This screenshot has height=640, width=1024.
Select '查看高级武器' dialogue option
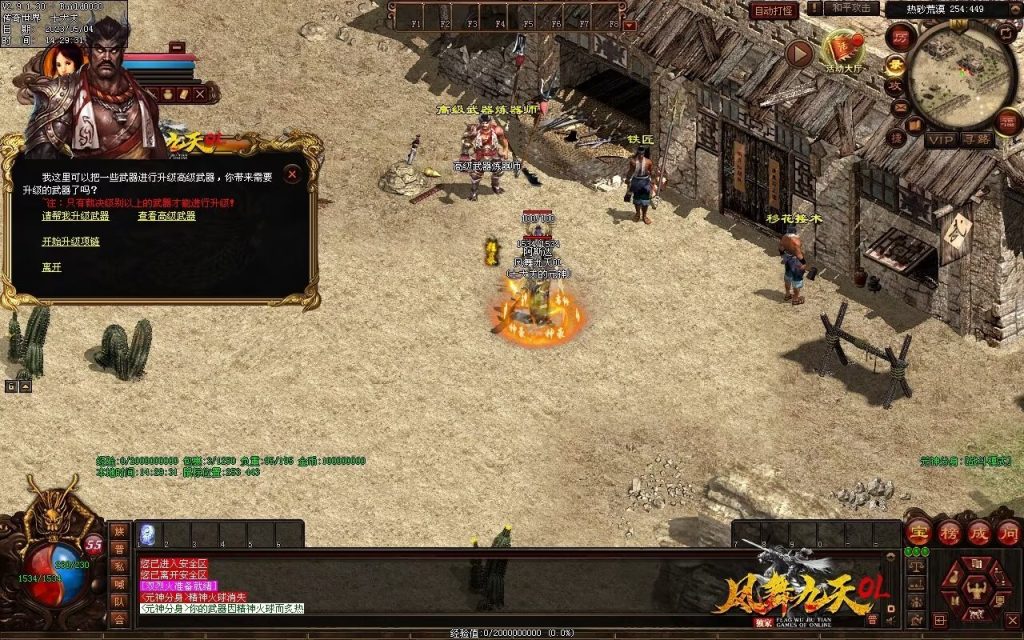click(x=167, y=216)
